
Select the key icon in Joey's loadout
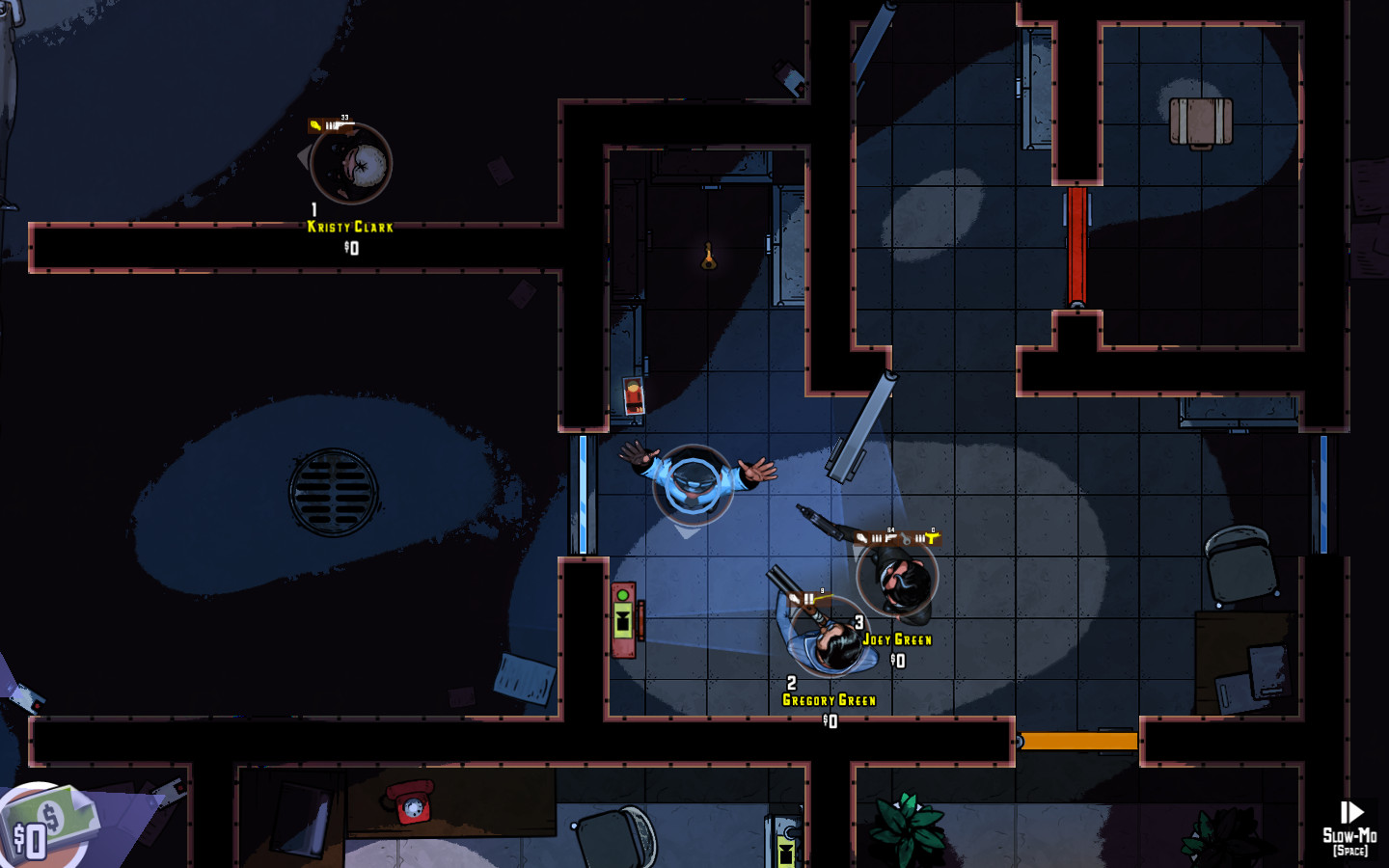(x=906, y=538)
